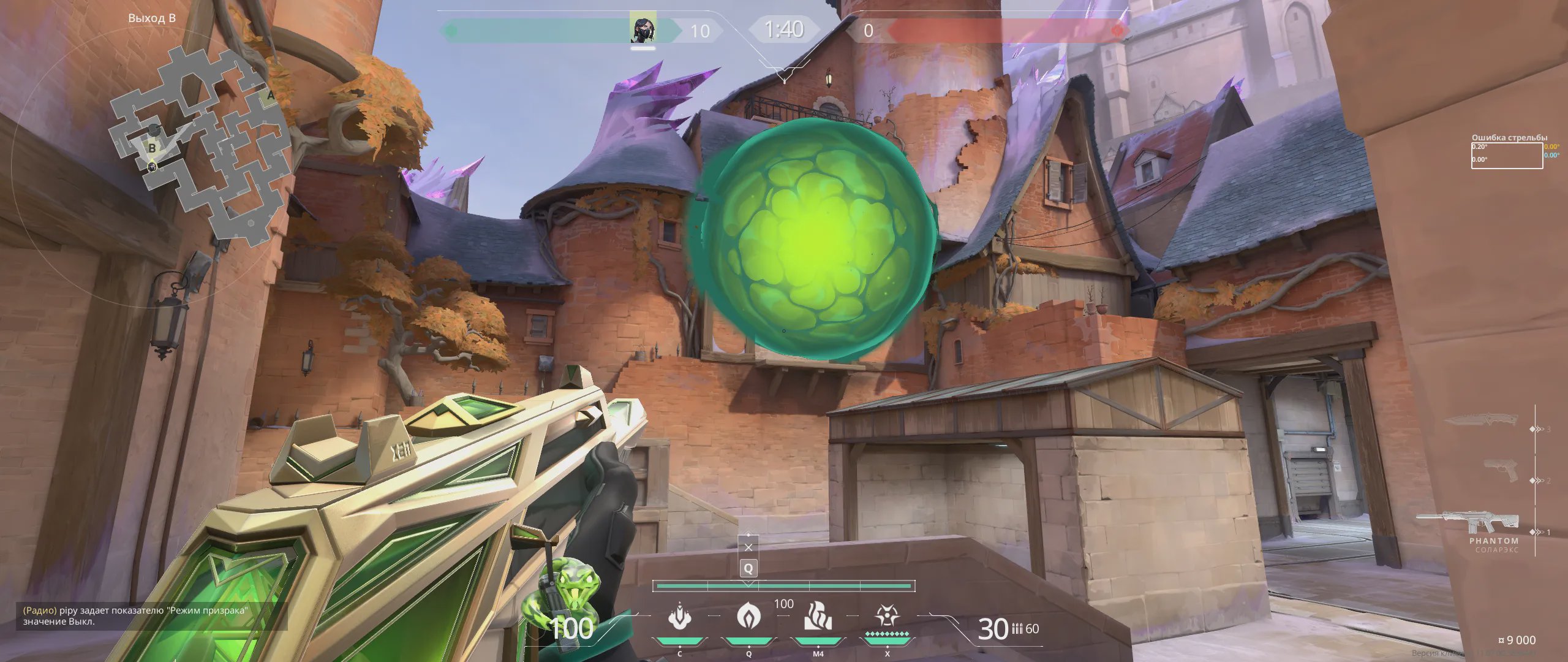Click Viper's portrait in the top team bar
The width and height of the screenshot is (1568, 662).
pos(643,29)
